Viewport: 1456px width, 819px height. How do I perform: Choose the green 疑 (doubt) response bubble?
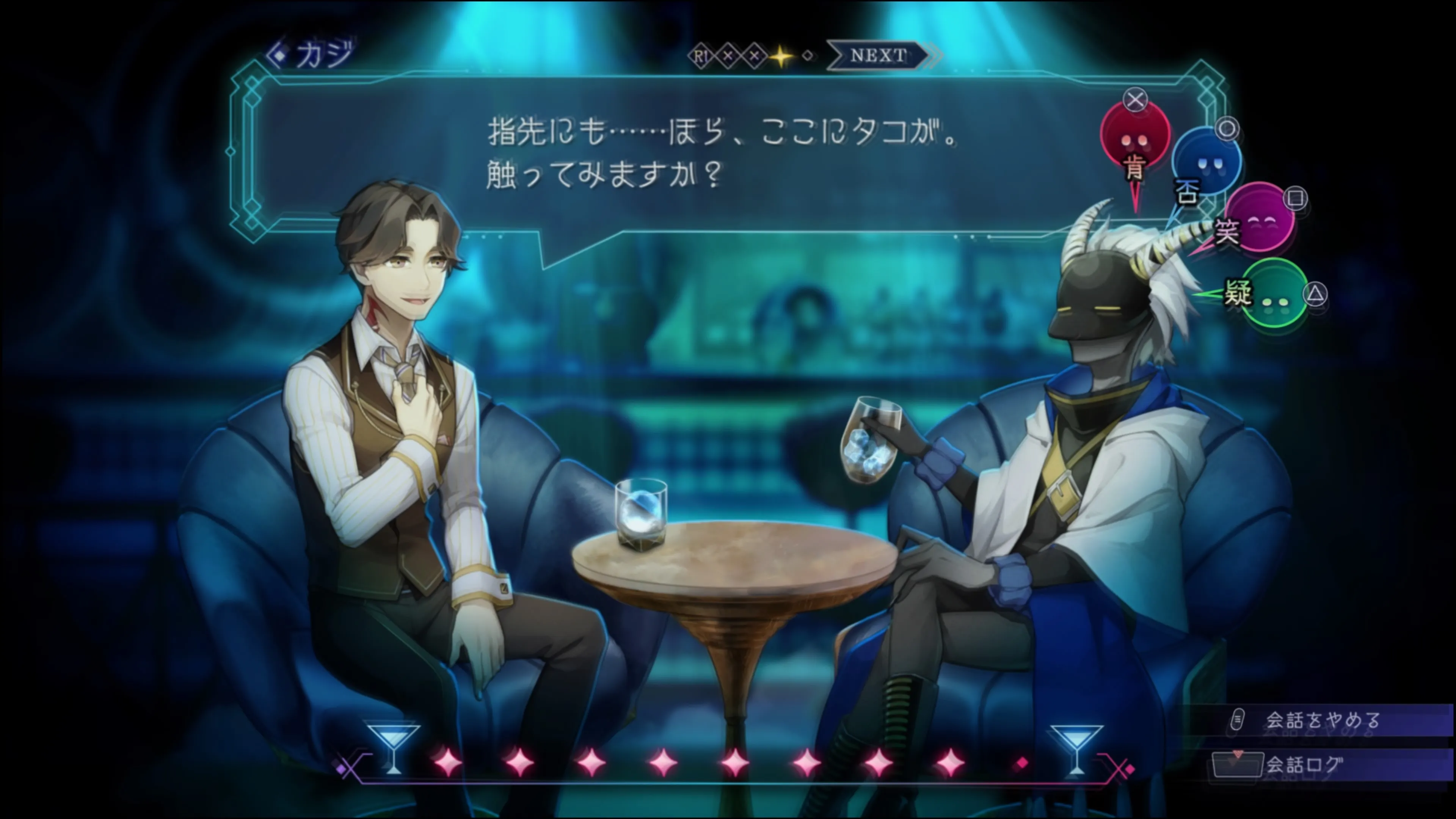[1274, 293]
